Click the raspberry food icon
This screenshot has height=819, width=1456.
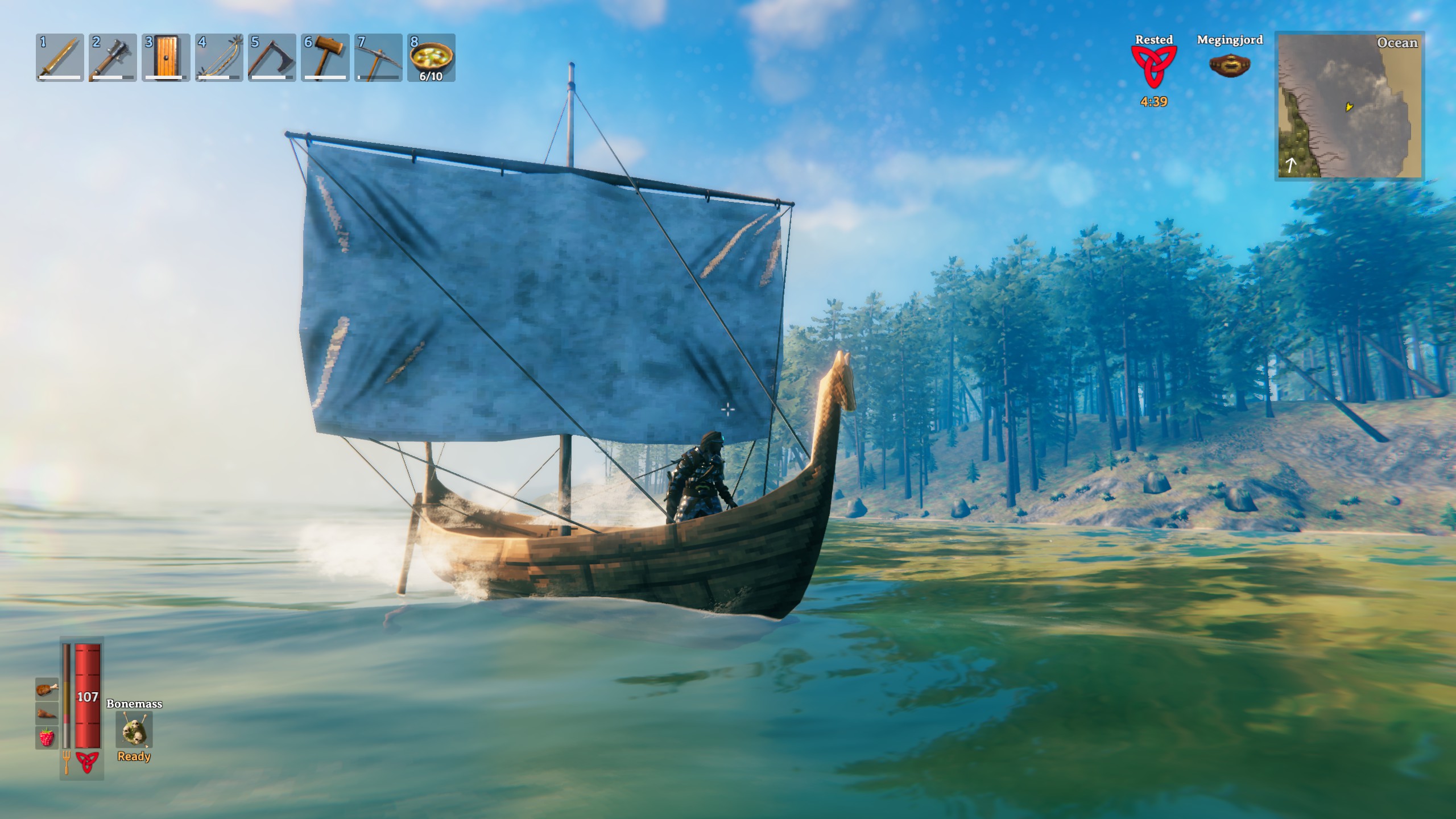[x=47, y=737]
